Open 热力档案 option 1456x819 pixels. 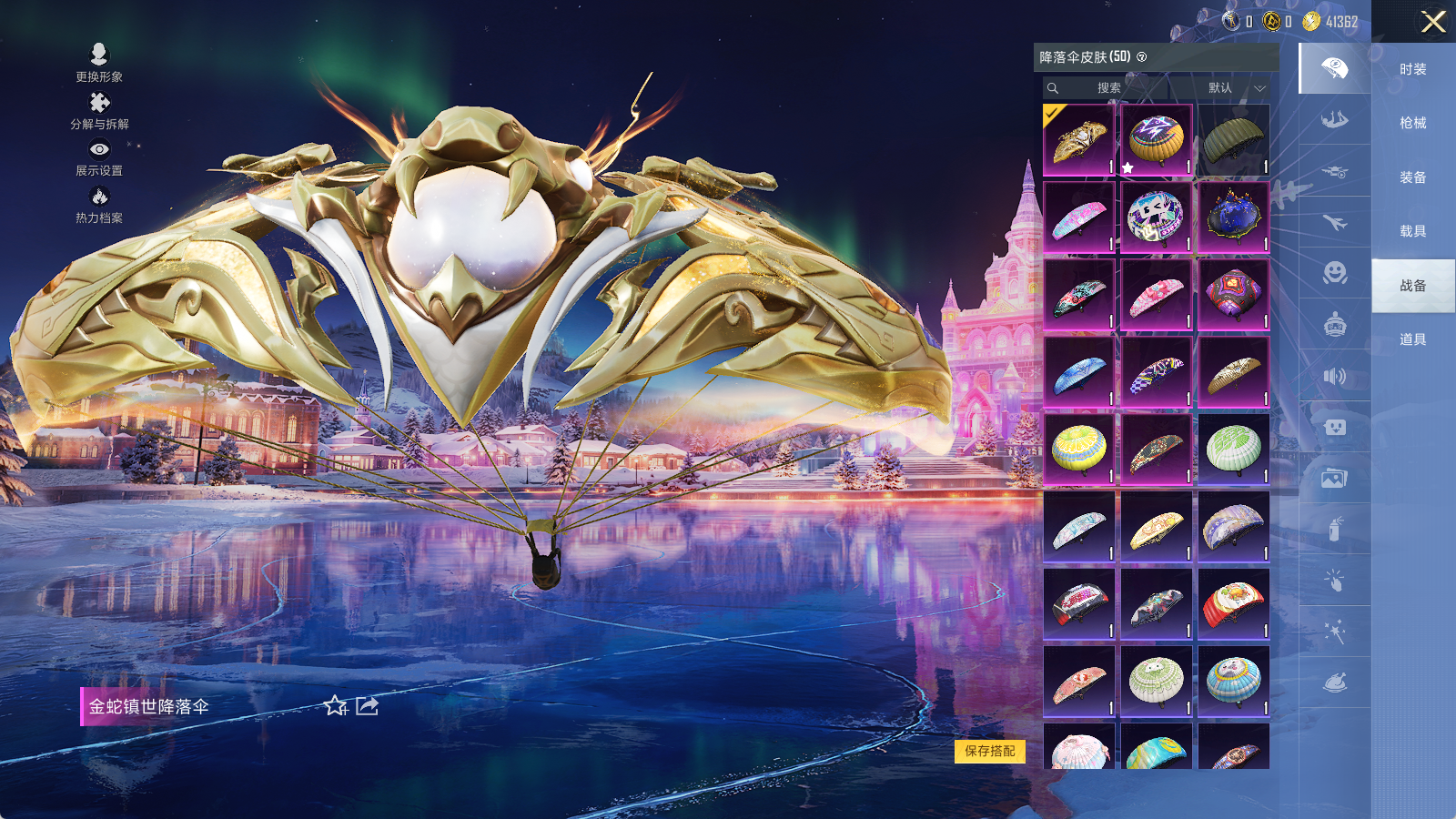[x=99, y=205]
